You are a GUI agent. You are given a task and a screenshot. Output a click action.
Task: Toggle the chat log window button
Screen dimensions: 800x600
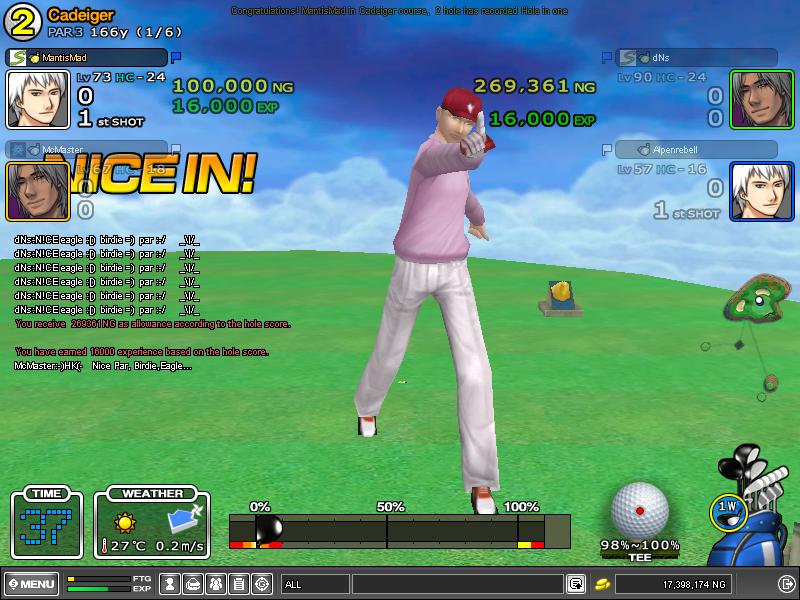pyautogui.click(x=576, y=583)
